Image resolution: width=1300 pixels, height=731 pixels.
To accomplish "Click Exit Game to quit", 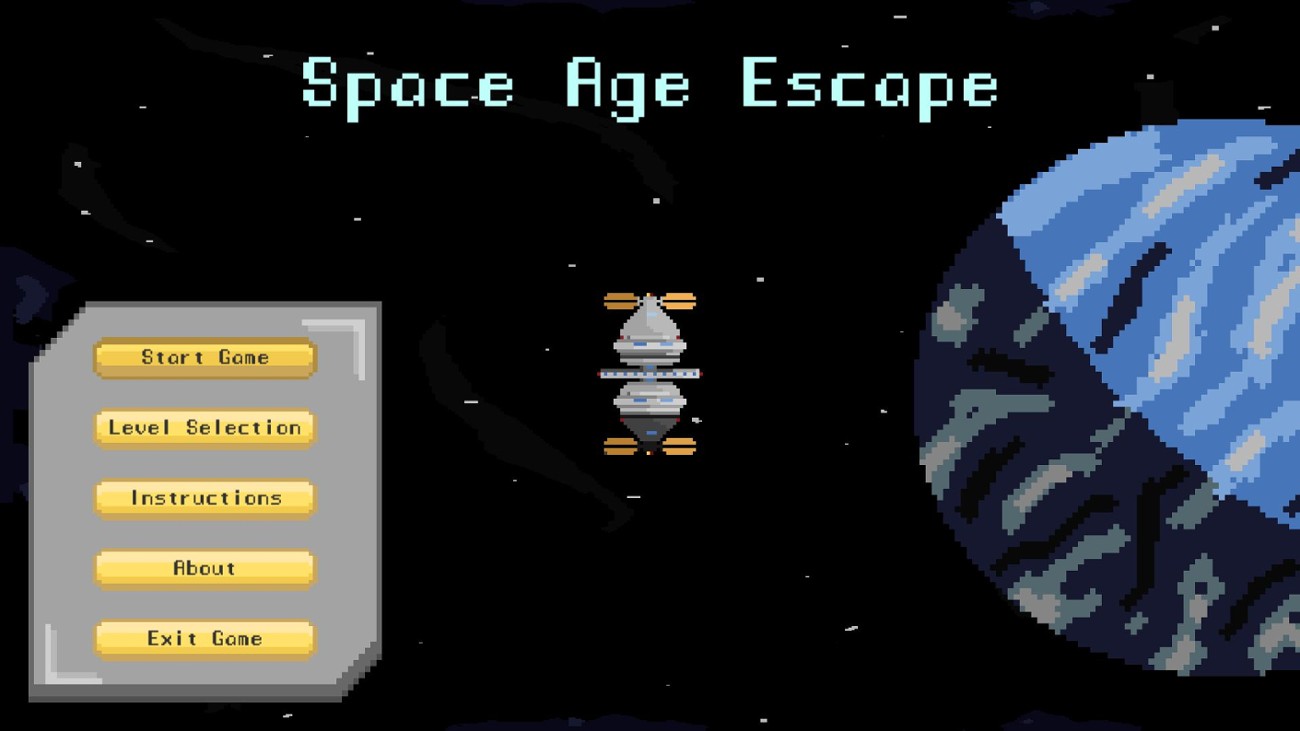I will pos(203,638).
